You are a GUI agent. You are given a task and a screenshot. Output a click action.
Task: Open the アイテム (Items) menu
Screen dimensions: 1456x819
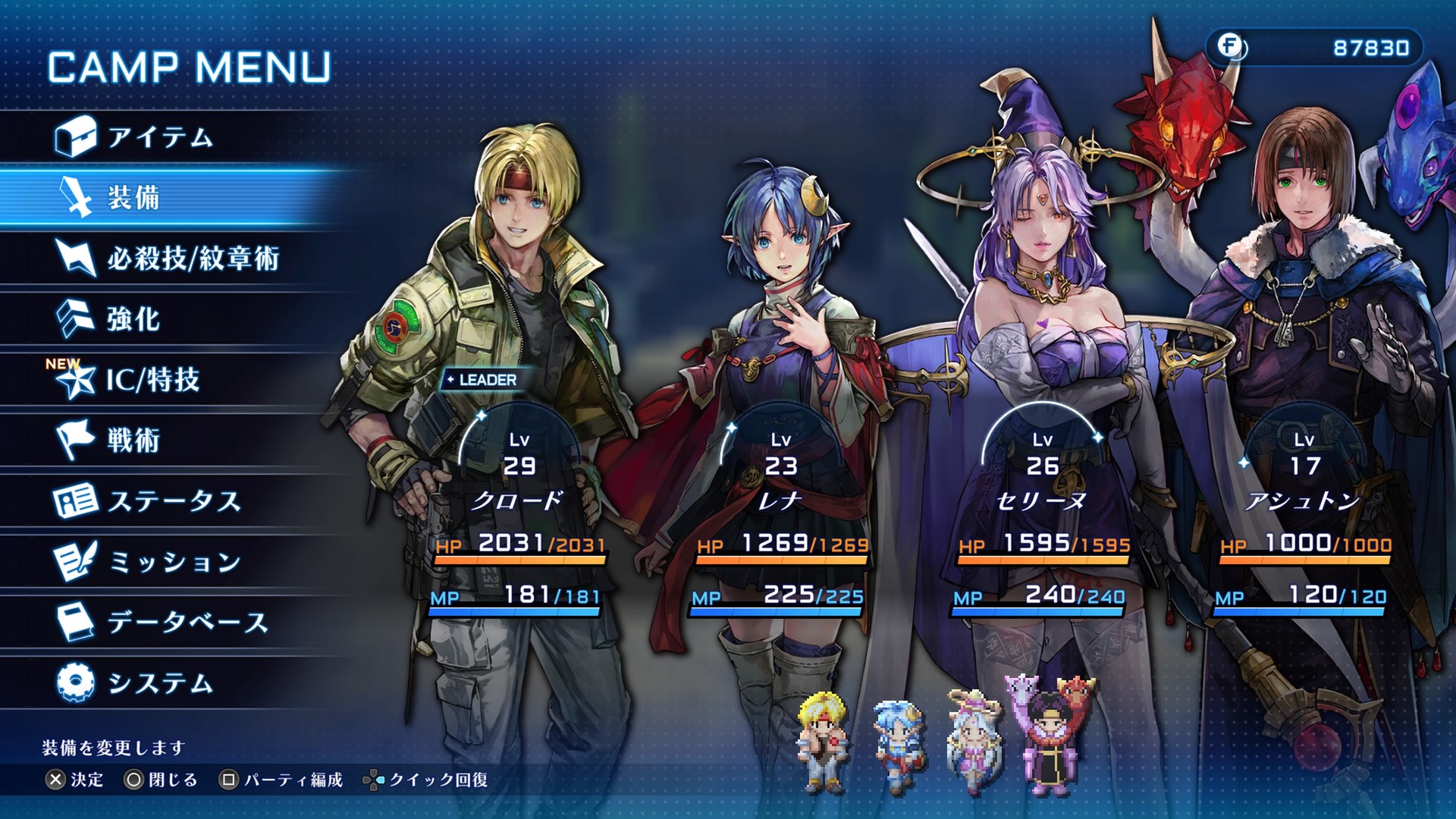point(159,137)
